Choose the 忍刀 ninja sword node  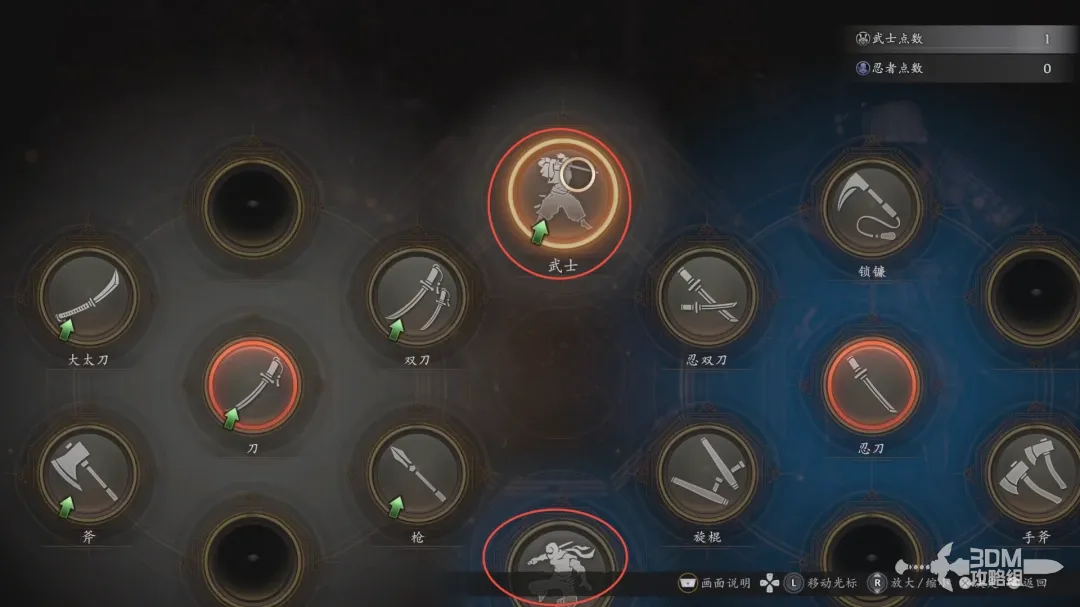872,385
